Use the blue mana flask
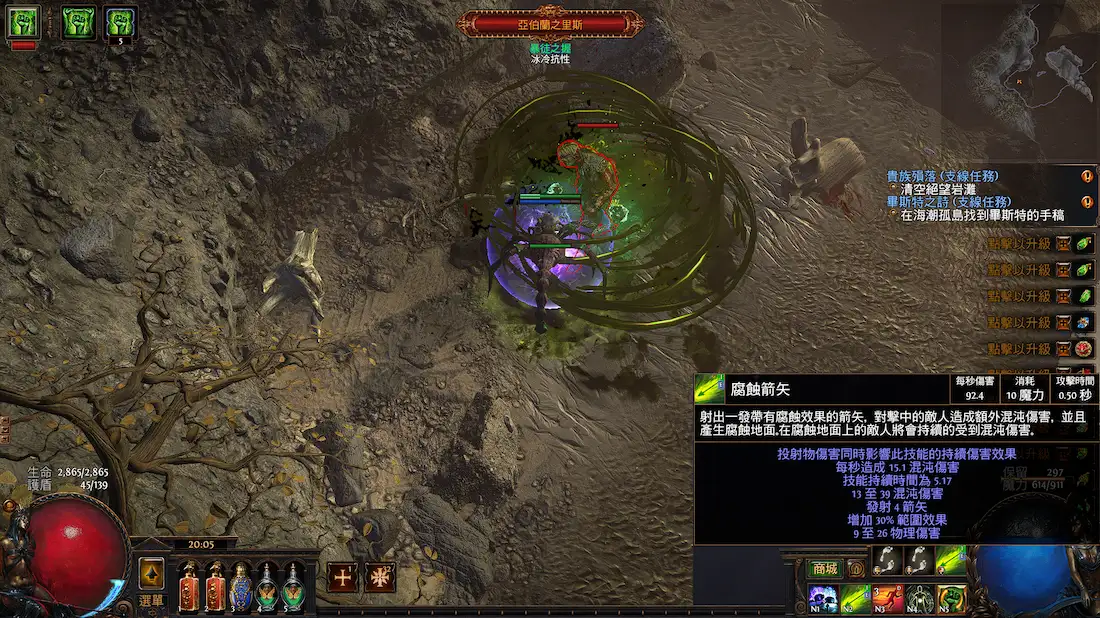The image size is (1100, 618). point(241,586)
